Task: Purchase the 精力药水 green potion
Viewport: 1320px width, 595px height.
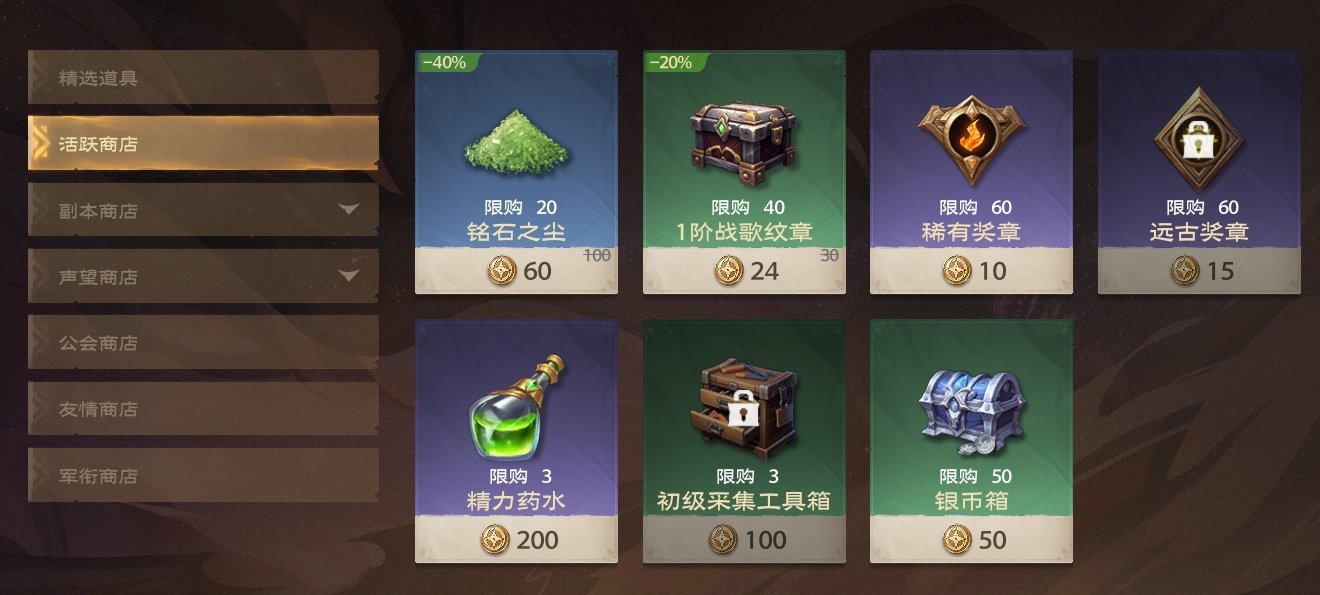Action: (516, 441)
